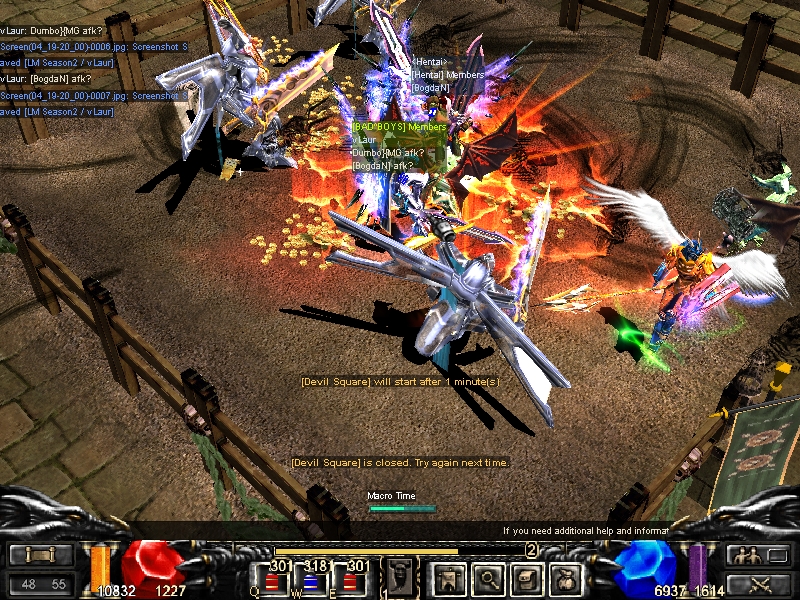Use the W slot blue mana potion
This screenshot has width=800, height=600.
[311, 581]
